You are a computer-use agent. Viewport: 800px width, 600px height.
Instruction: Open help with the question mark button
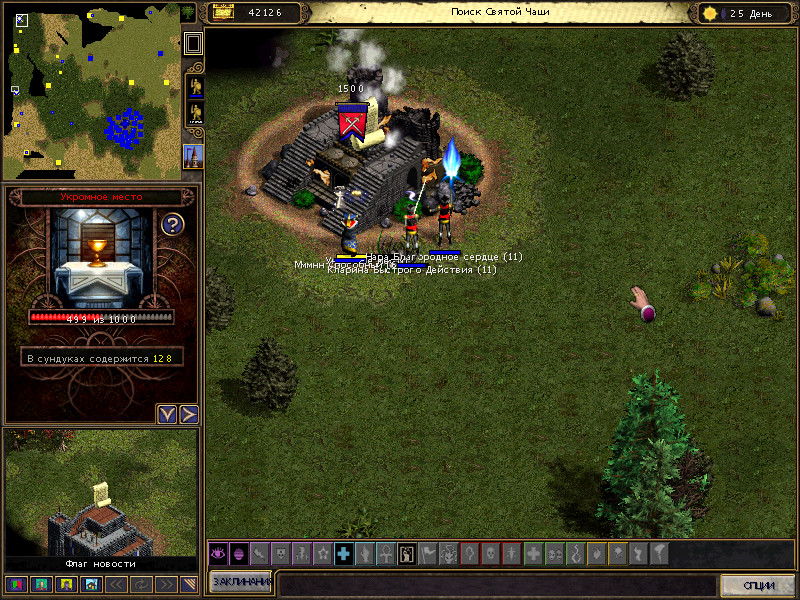pos(172,224)
